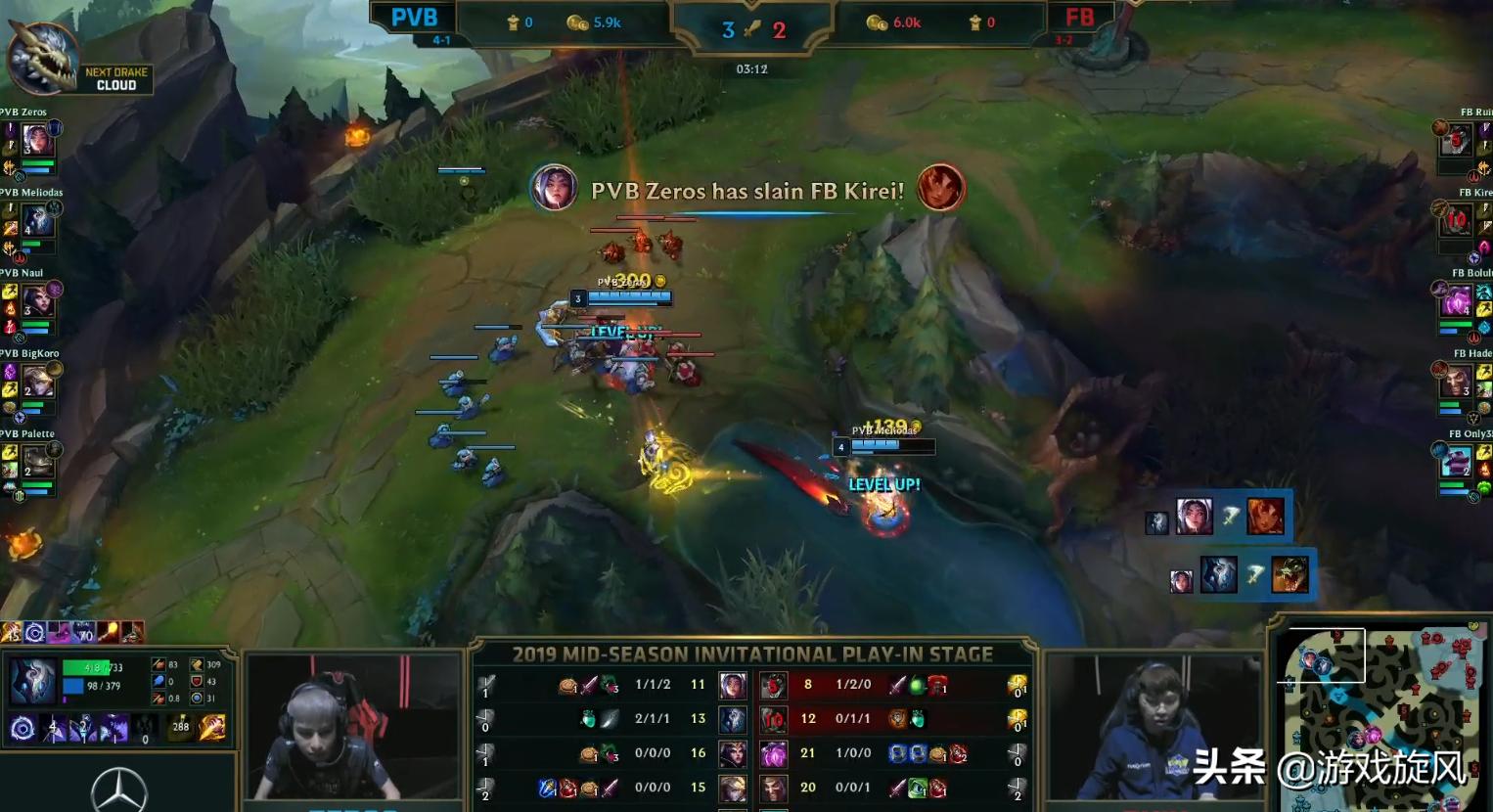1493x812 pixels.
Task: Click the armor stat icon showing 309
Action: click(197, 664)
